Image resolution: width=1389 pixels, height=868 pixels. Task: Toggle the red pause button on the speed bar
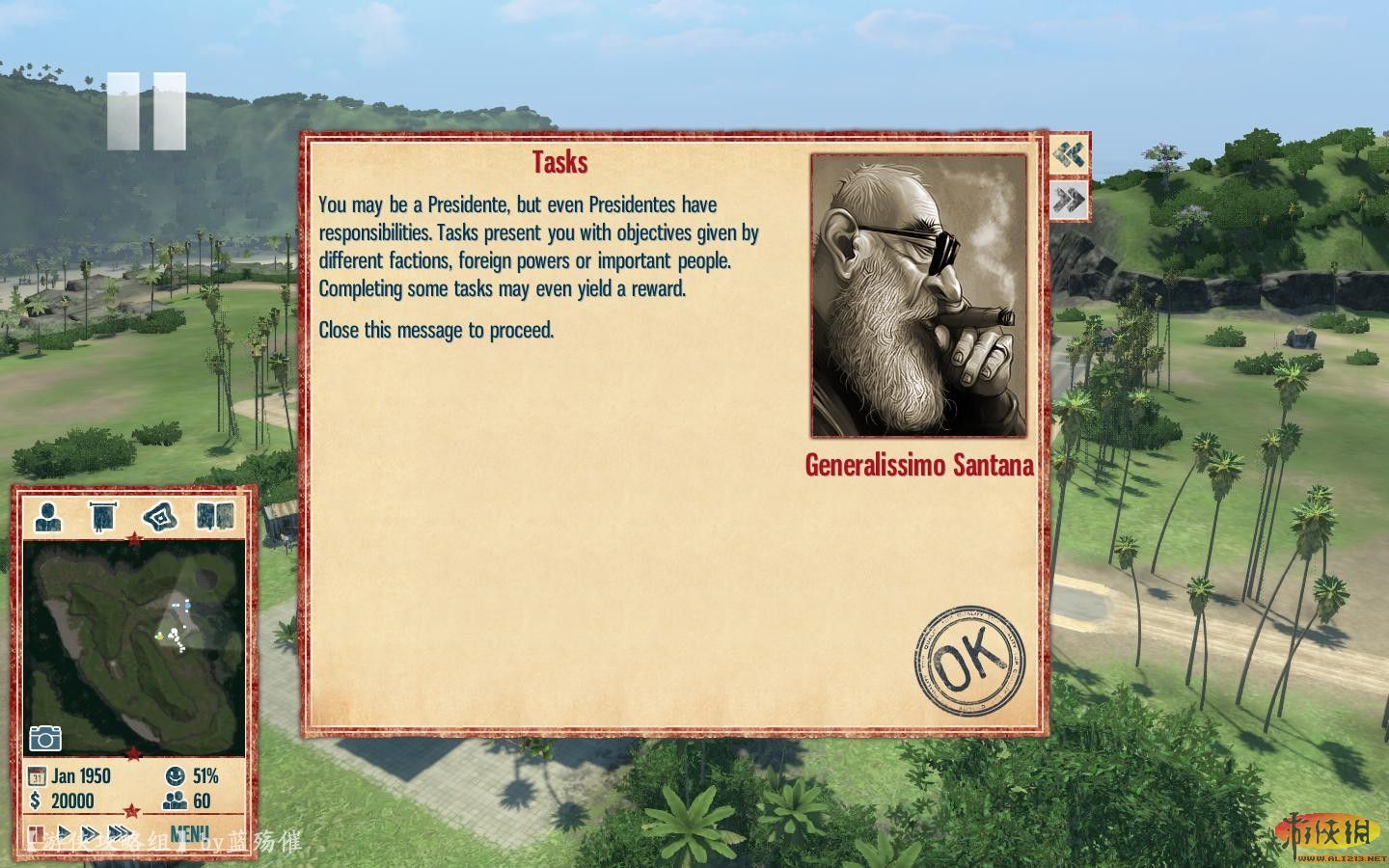37,832
